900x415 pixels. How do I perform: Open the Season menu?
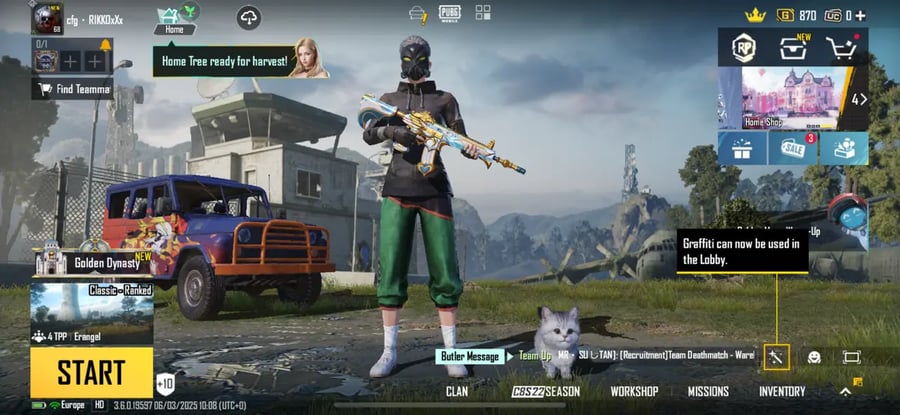(546, 392)
